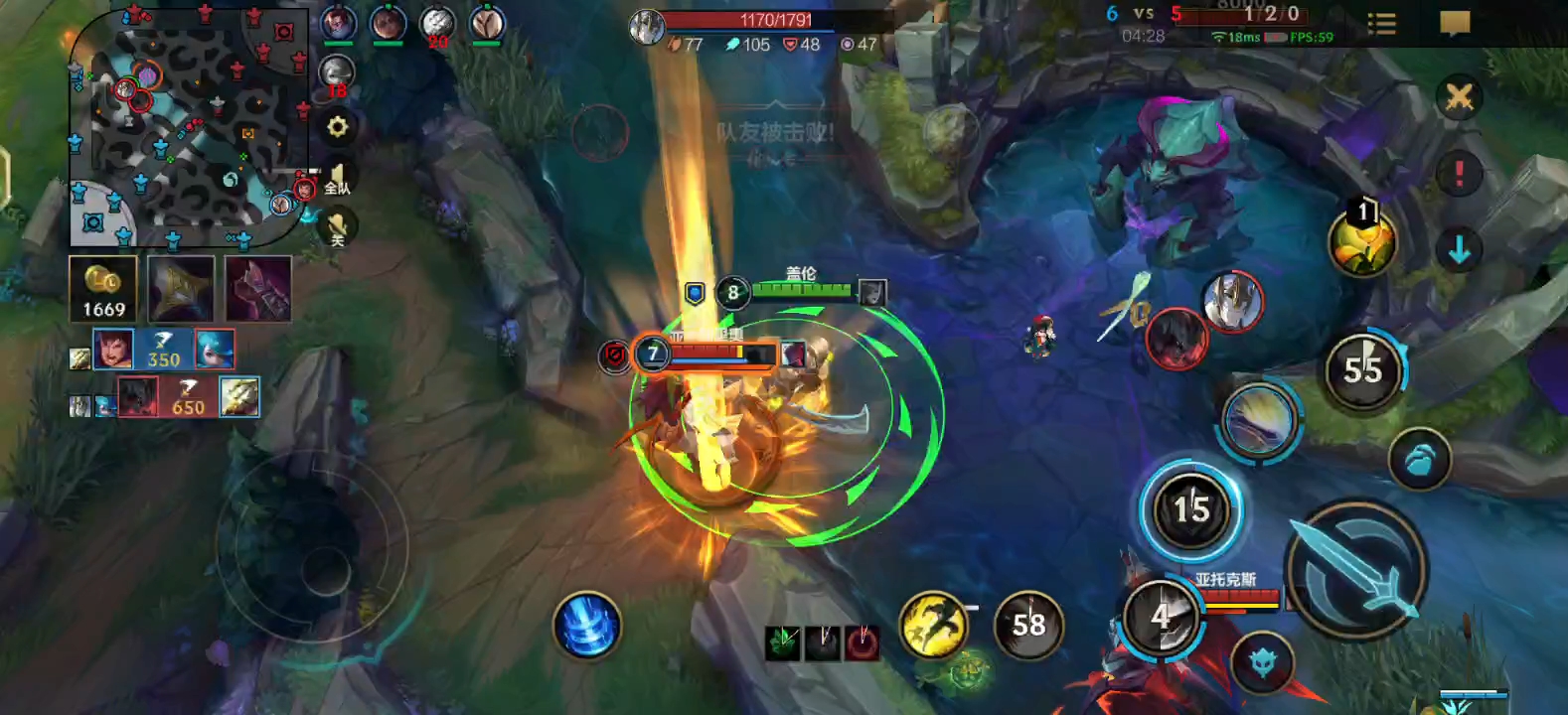Open the shop via the gold counter

tap(103, 289)
